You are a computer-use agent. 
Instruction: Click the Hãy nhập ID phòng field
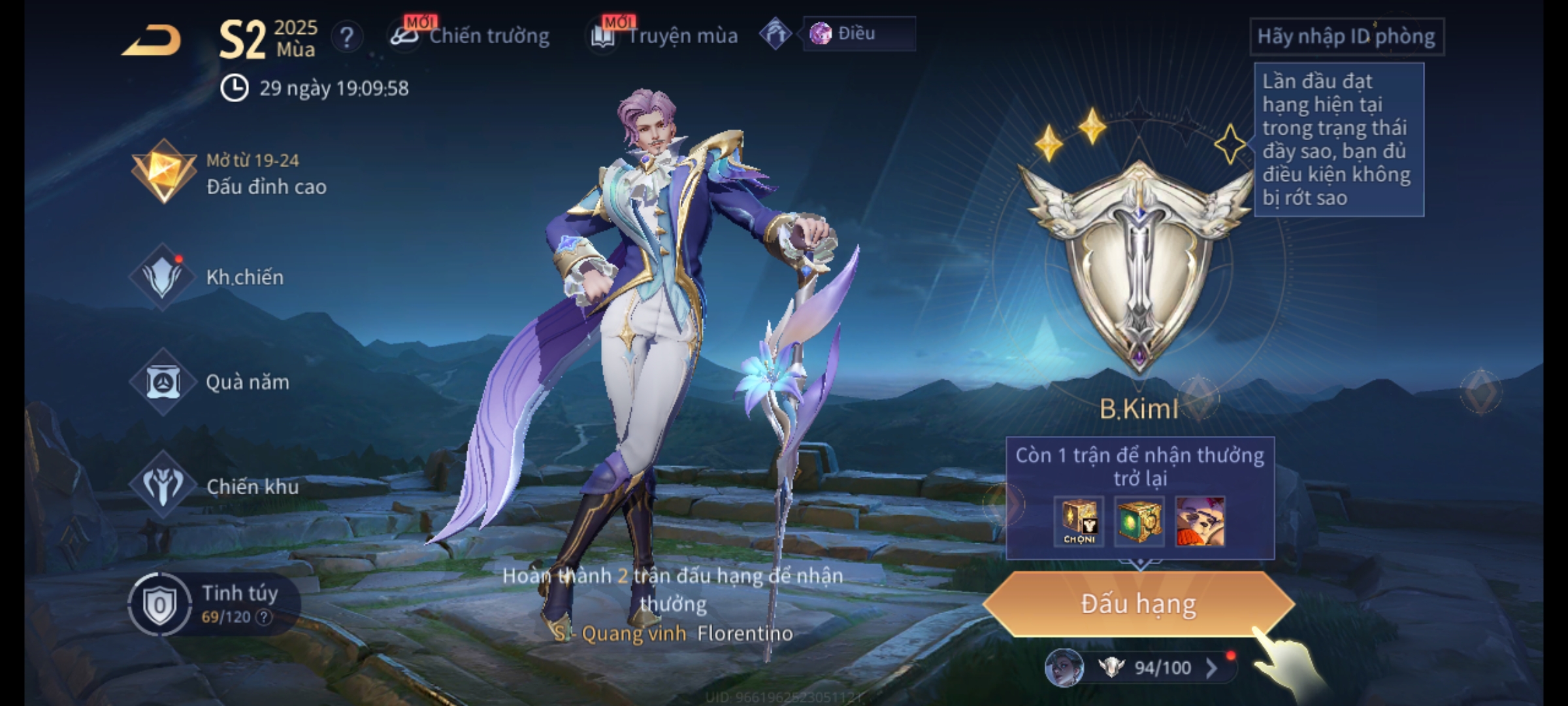(1346, 37)
